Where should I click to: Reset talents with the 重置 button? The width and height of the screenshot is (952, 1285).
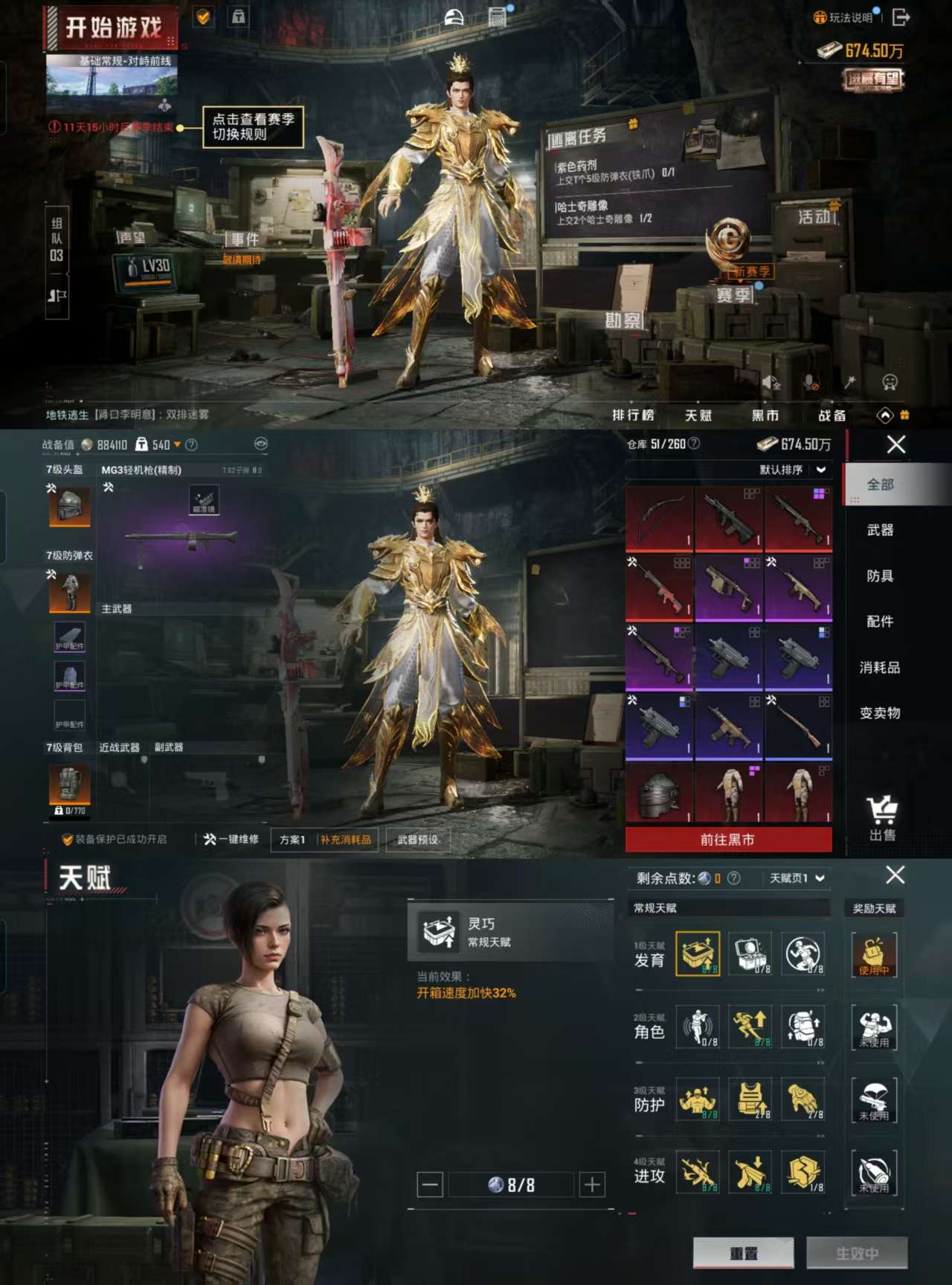pyautogui.click(x=743, y=1253)
